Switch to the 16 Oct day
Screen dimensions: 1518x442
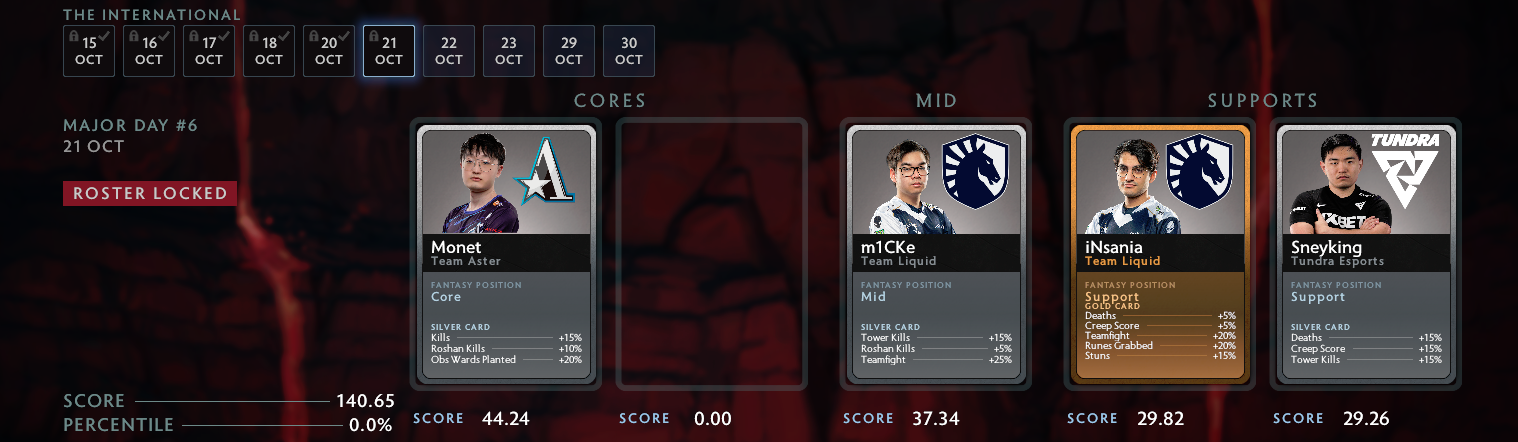click(149, 51)
